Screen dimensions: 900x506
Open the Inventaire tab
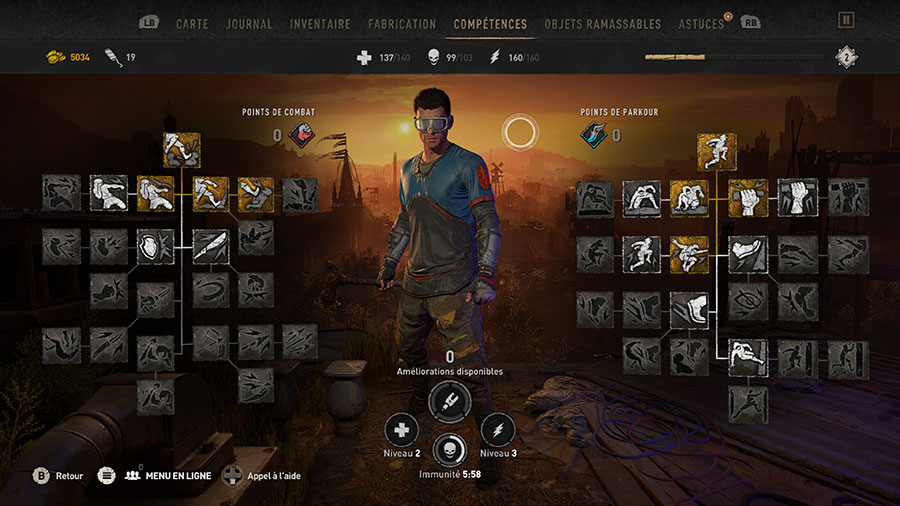click(320, 23)
